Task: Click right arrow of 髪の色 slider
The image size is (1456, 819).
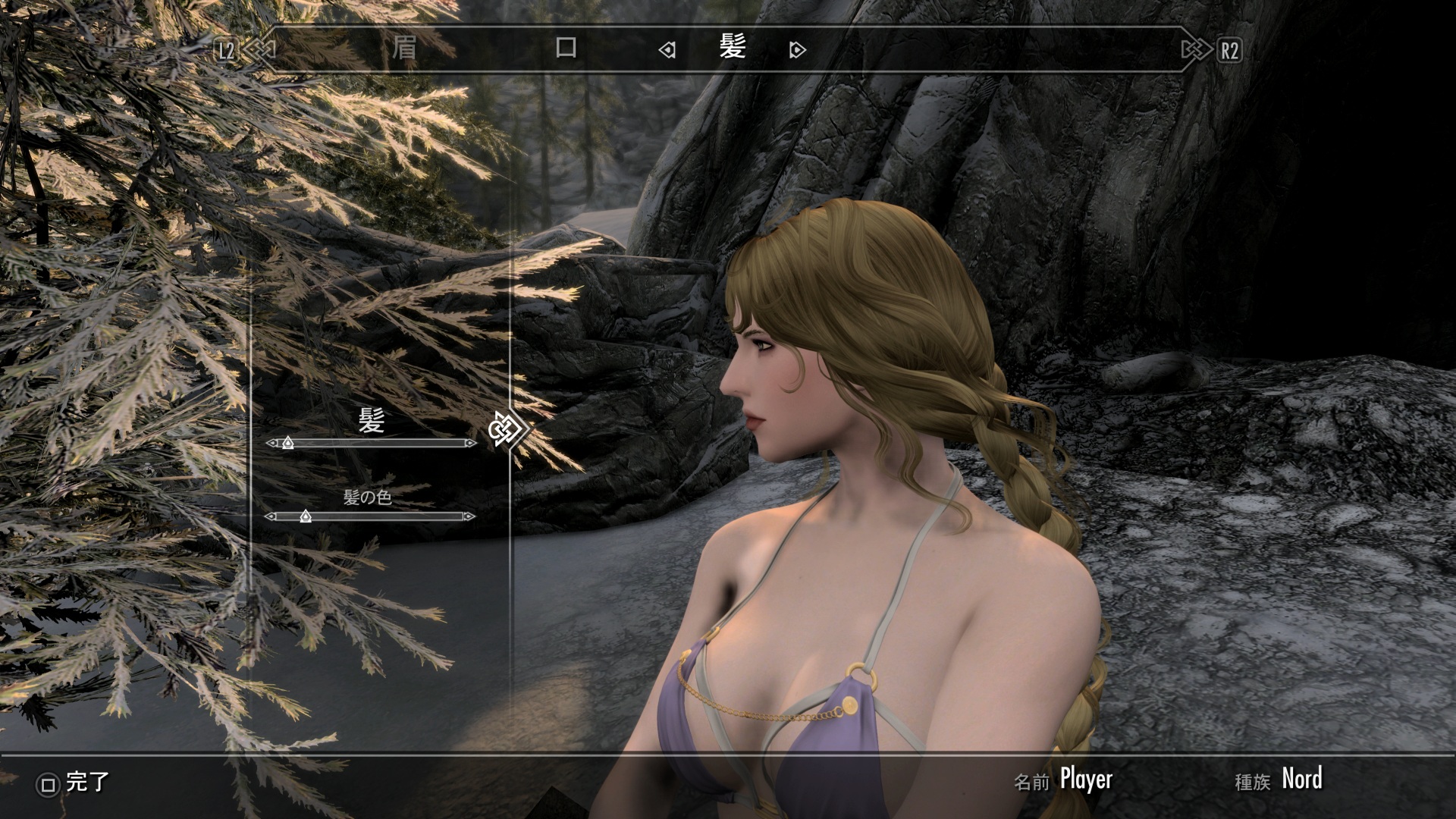Action: pyautogui.click(x=470, y=516)
